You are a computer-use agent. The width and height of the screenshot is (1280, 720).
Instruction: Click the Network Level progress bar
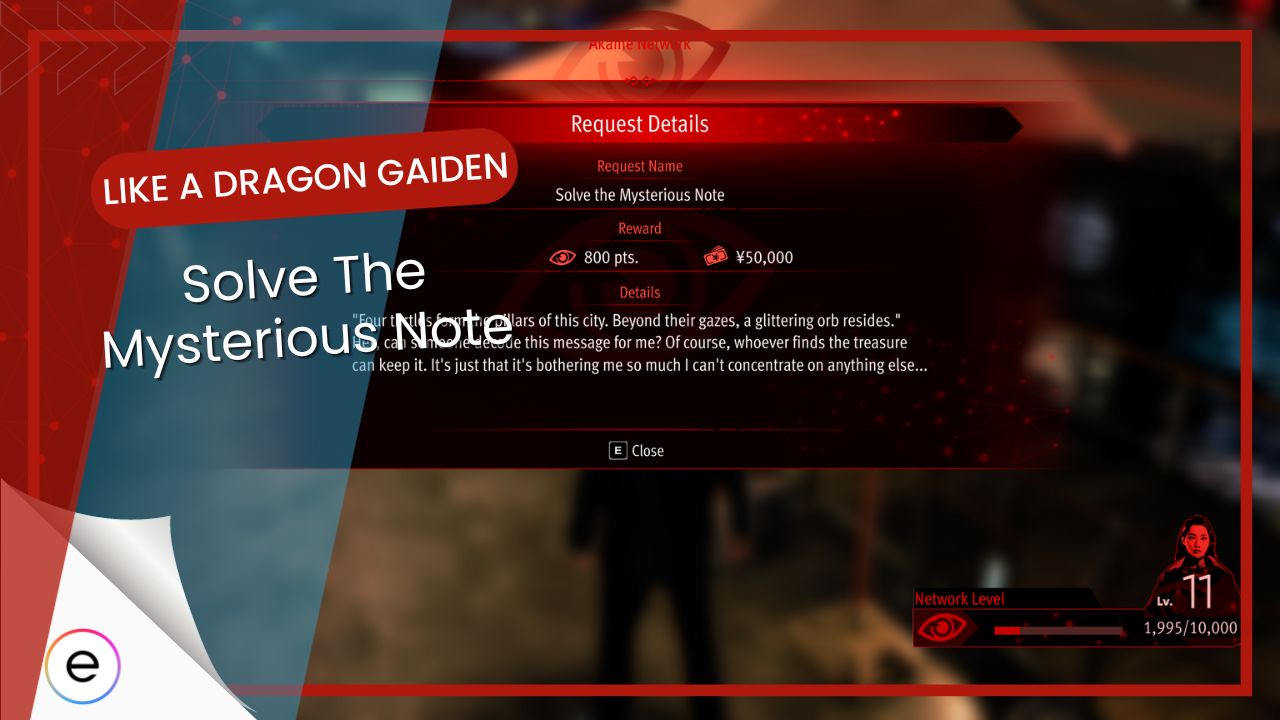coord(1060,630)
